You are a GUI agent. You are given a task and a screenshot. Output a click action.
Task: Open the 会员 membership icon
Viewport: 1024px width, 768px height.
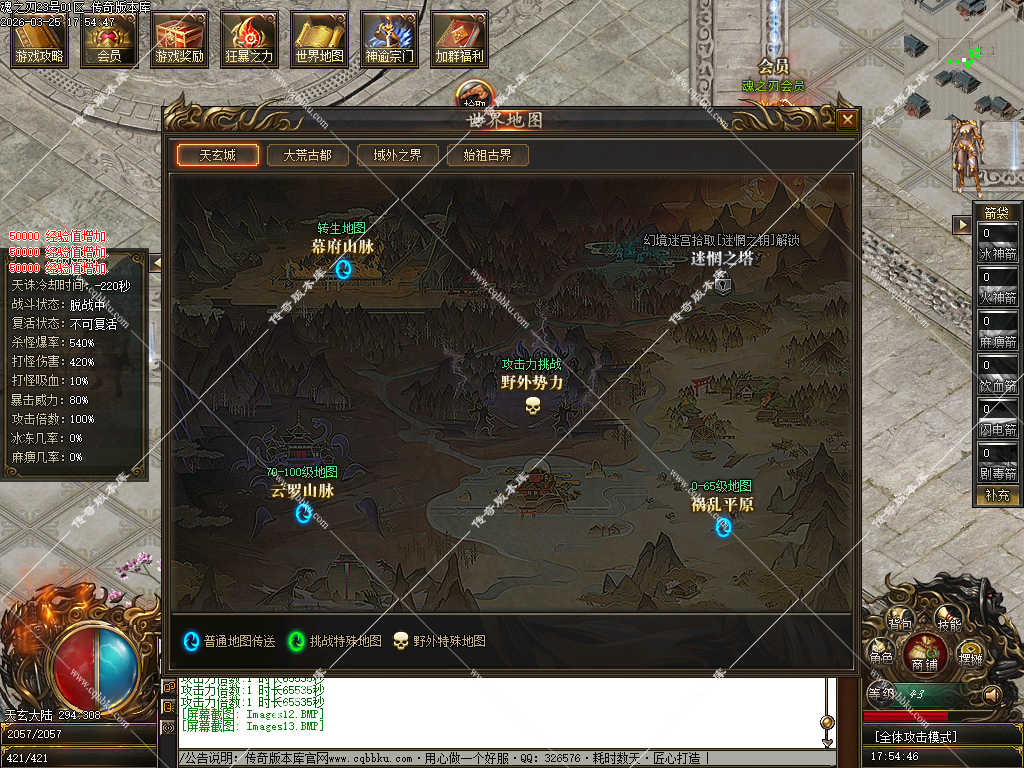(x=109, y=39)
